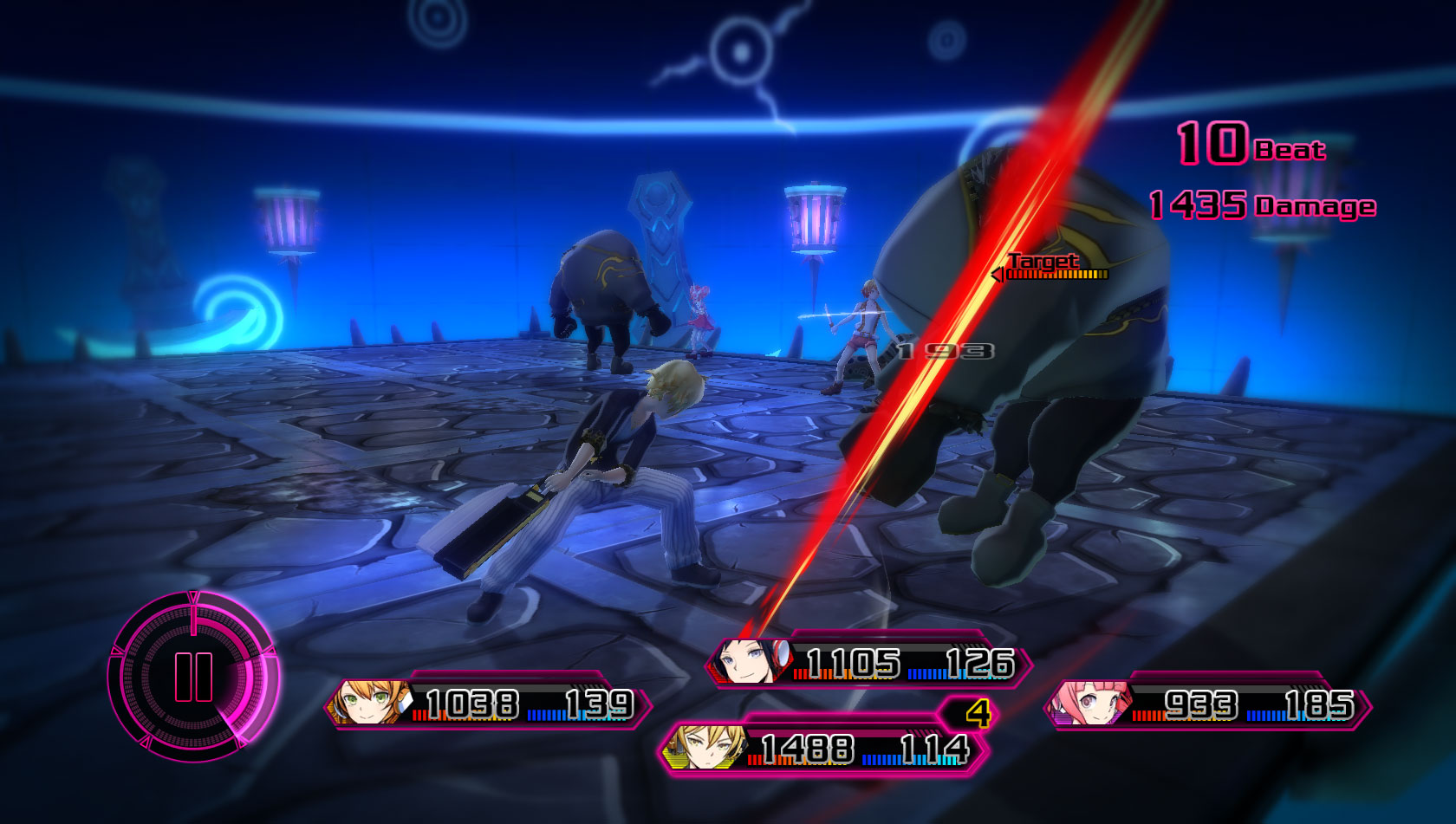1456x824 pixels.
Task: Click the pink circular pause gauge
Action: point(192,677)
